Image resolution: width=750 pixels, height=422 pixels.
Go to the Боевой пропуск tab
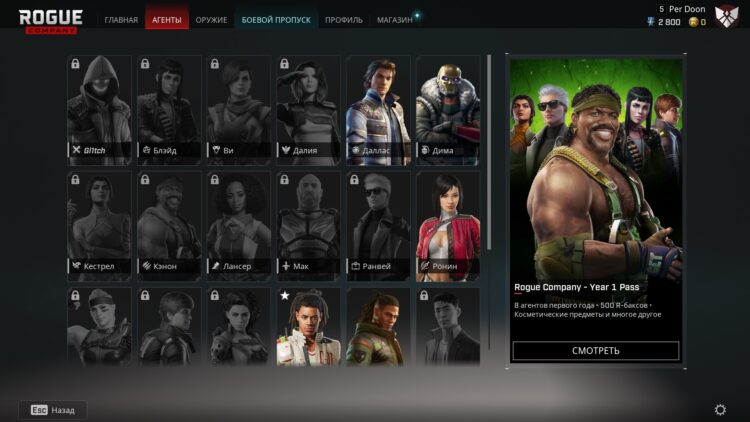[276, 20]
